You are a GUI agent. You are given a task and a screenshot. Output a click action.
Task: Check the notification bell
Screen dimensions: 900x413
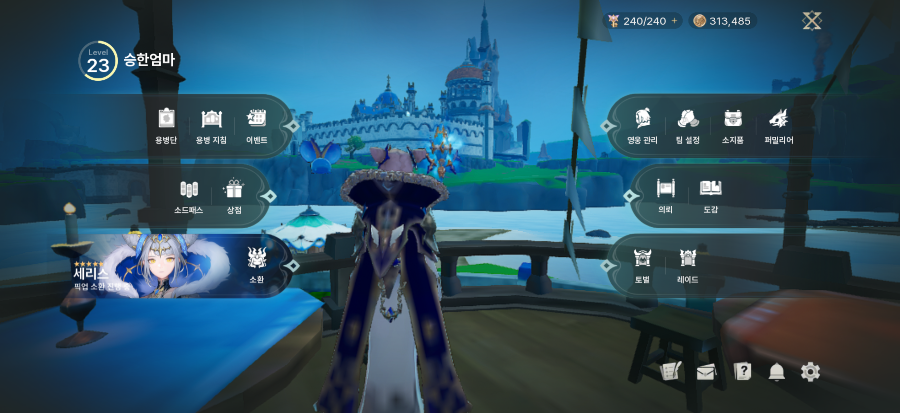[776, 372]
